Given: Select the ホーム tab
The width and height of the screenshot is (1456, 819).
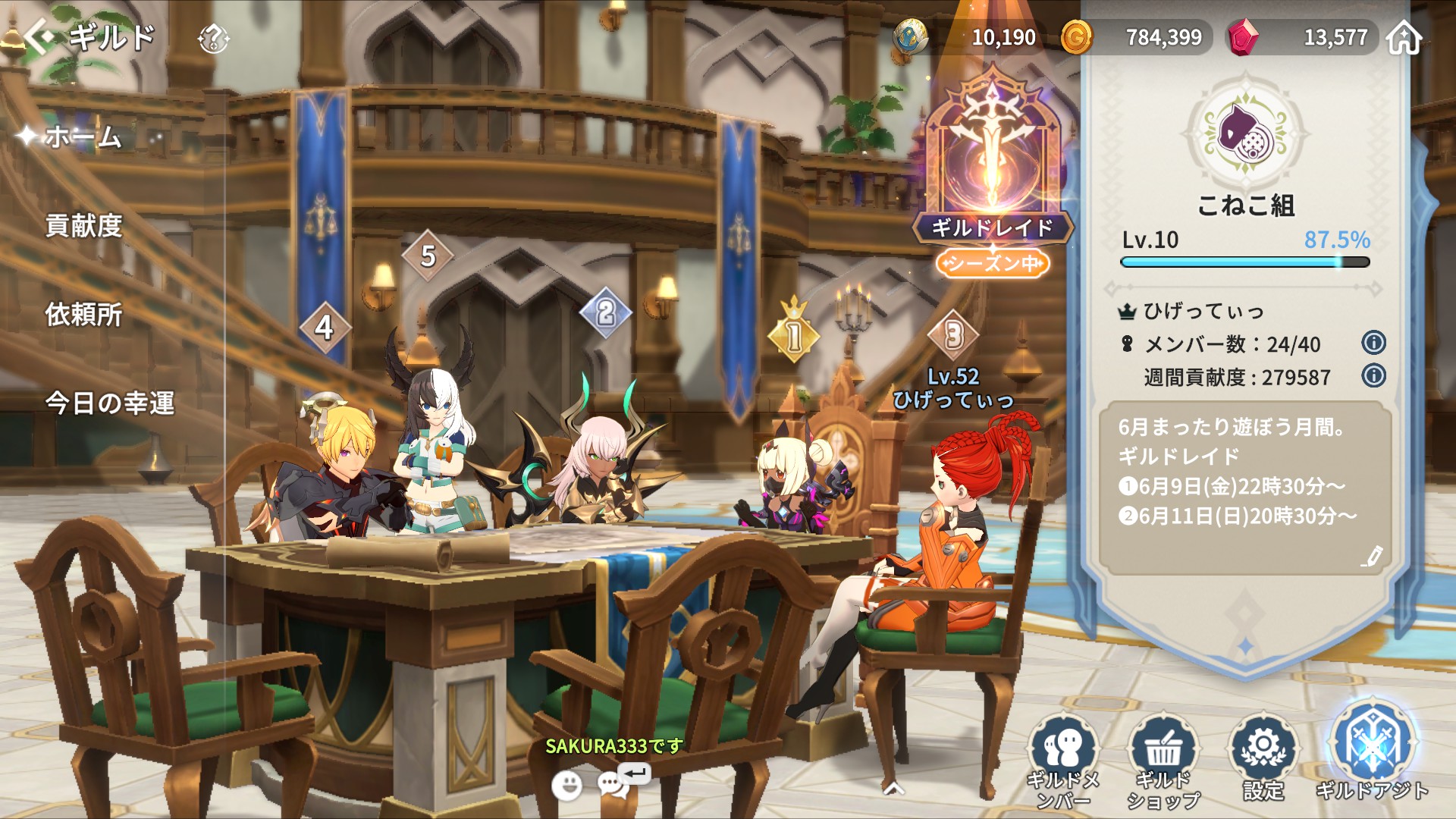Looking at the screenshot, I should pos(83,137).
